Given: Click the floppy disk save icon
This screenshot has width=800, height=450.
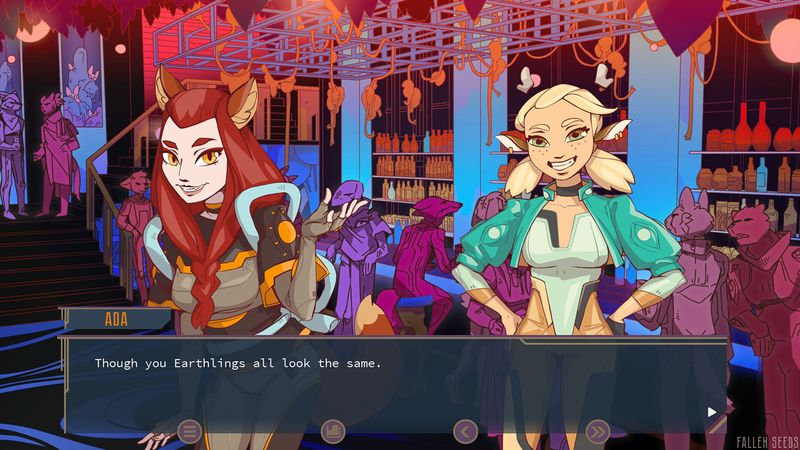Looking at the screenshot, I should 333,431.
